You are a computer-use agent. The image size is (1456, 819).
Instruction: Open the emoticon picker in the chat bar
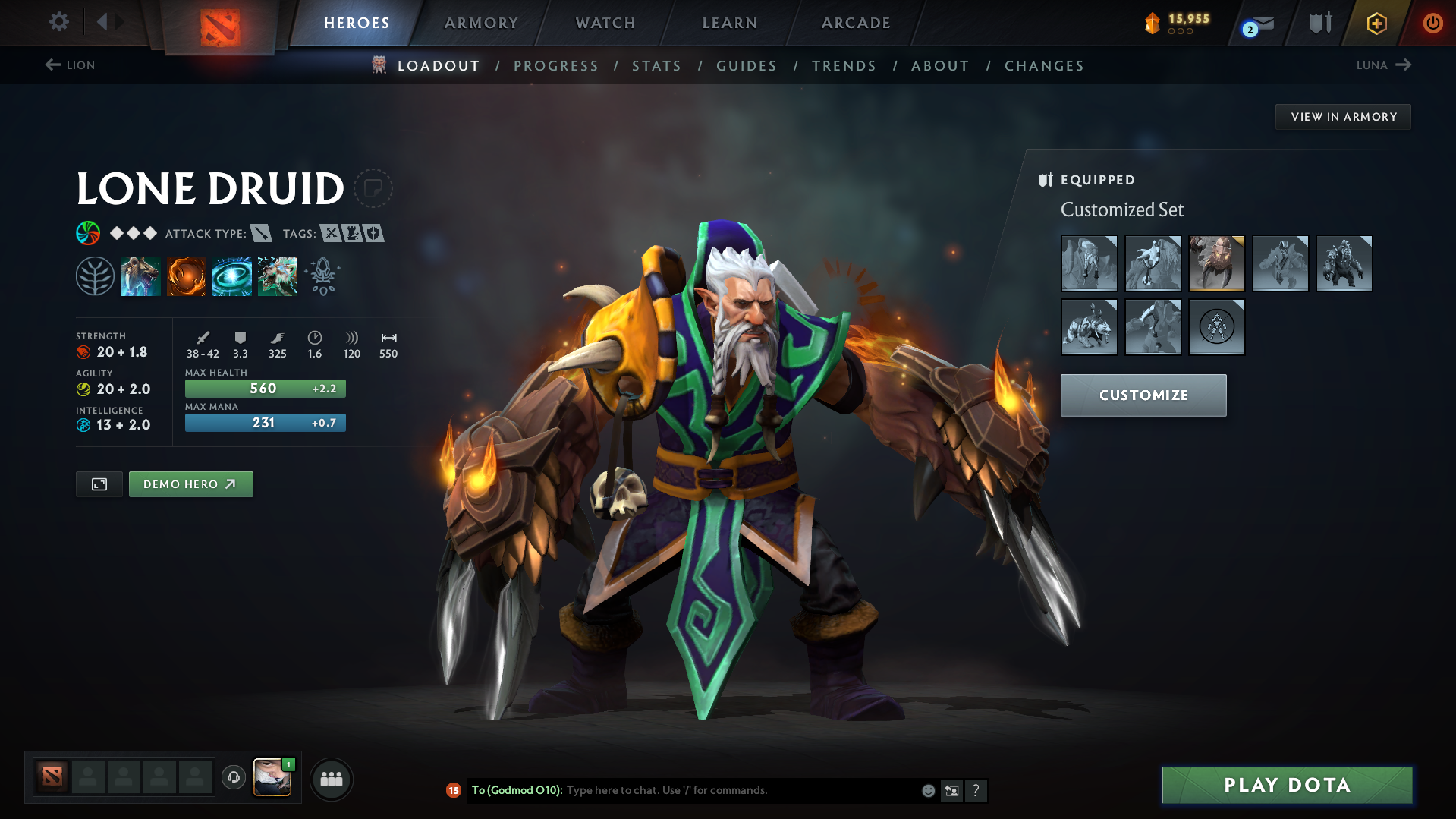pos(927,790)
